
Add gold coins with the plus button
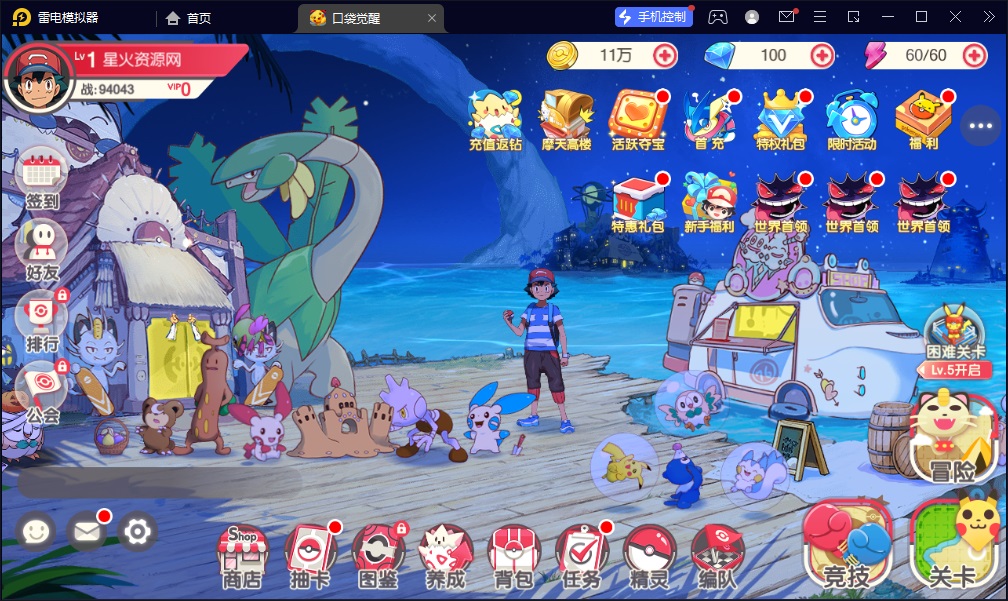665,56
